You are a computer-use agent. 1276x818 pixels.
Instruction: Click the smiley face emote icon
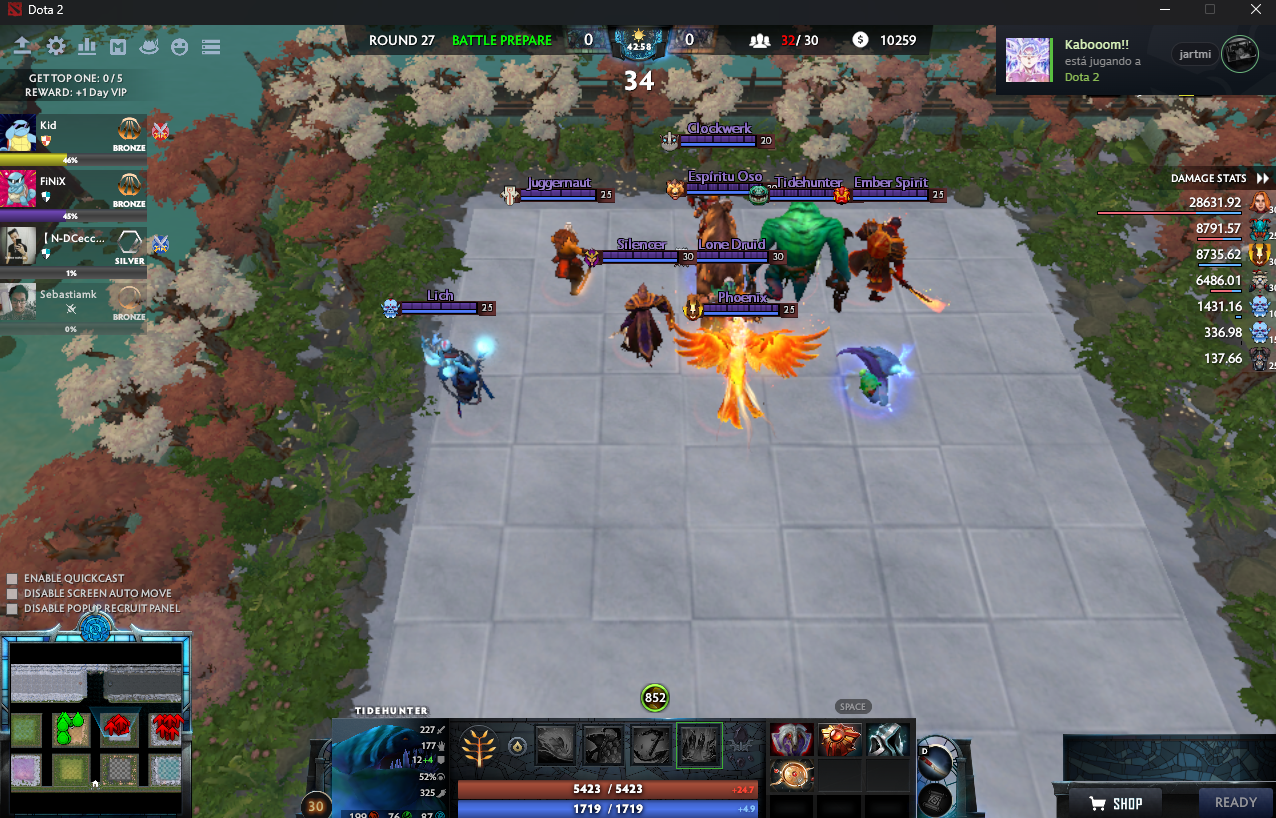(180, 47)
